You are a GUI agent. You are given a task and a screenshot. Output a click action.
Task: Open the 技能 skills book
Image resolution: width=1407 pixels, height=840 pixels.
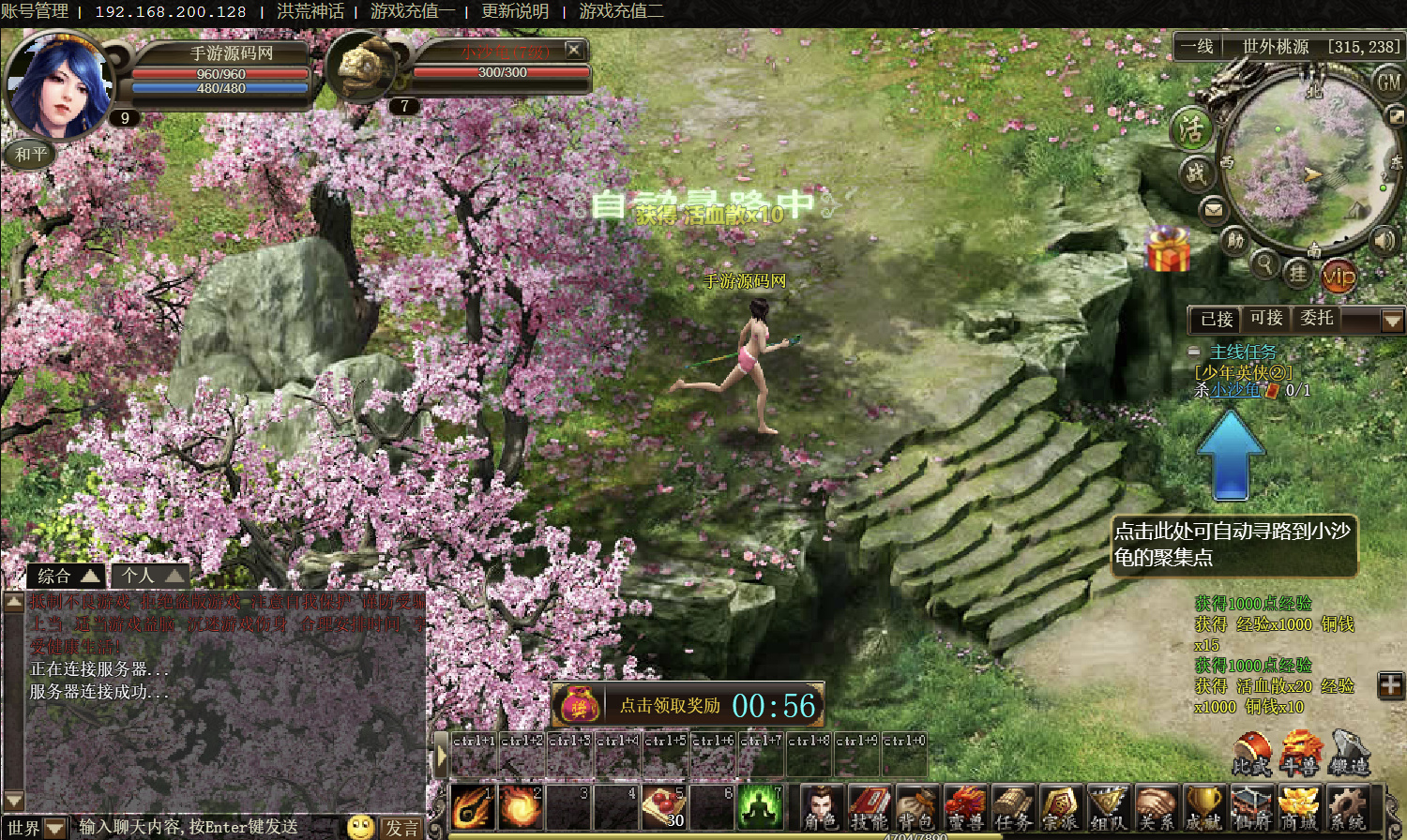[x=869, y=807]
